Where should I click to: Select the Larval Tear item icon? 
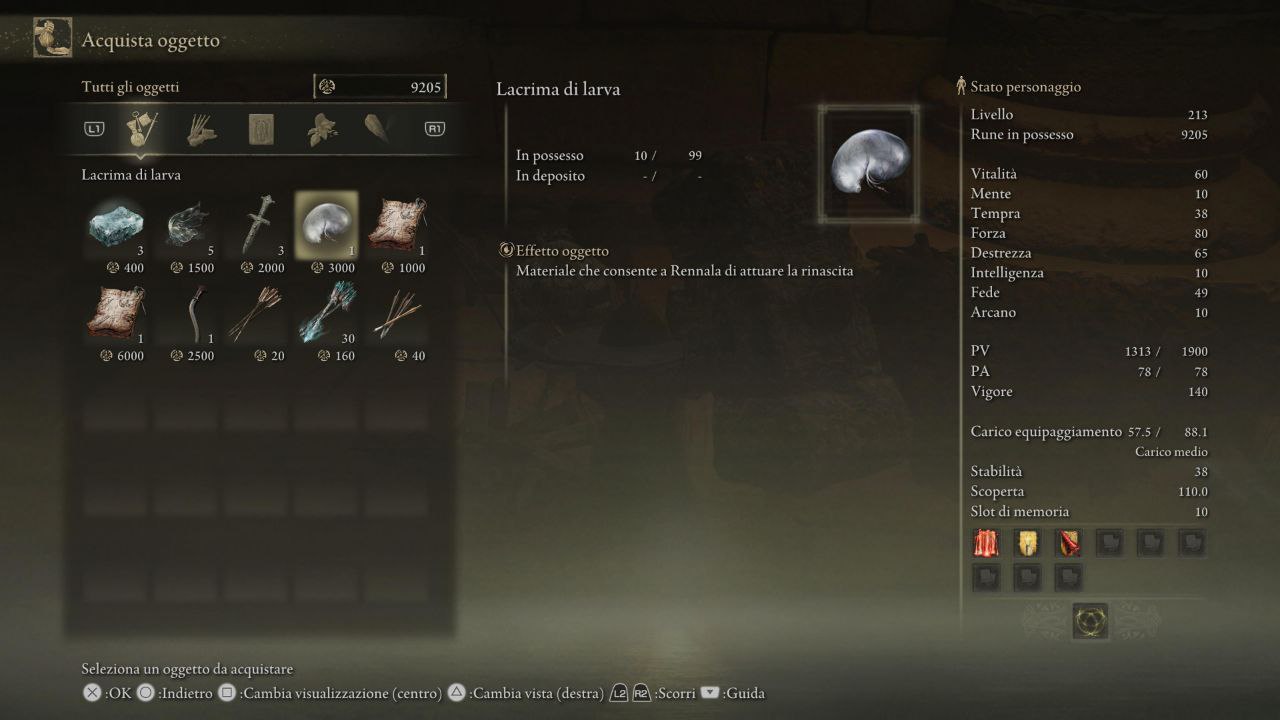[x=327, y=221]
